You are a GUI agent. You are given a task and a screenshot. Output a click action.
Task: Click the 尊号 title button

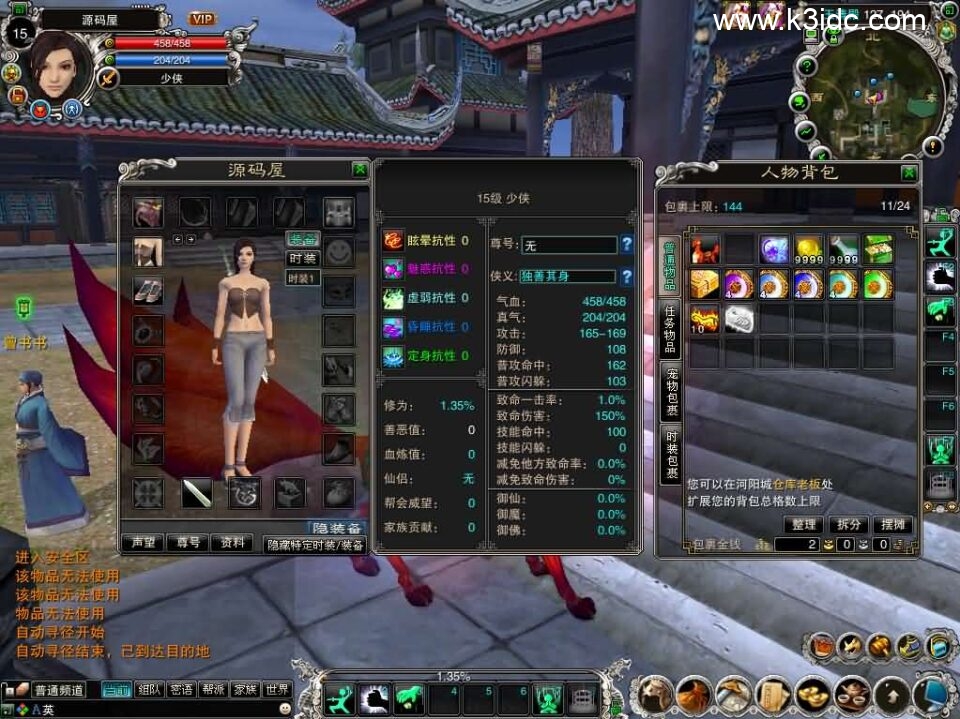pyautogui.click(x=188, y=543)
